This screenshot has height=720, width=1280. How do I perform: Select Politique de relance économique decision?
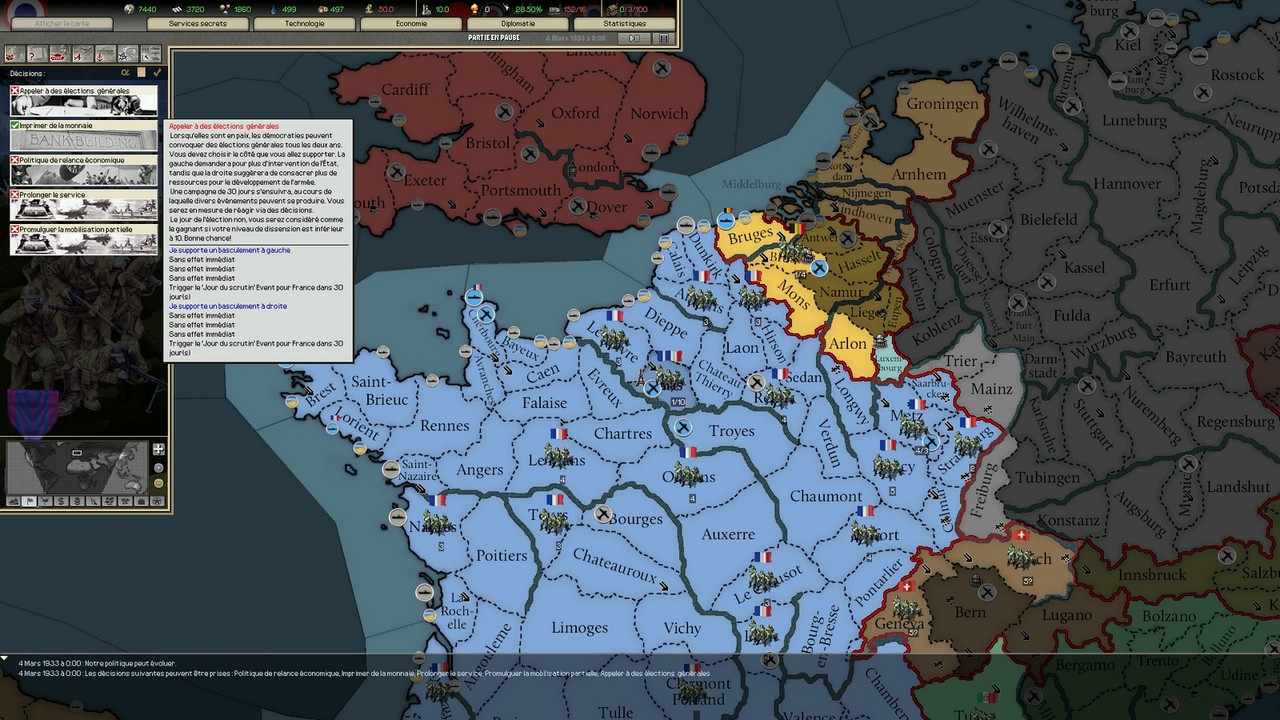pos(84,170)
